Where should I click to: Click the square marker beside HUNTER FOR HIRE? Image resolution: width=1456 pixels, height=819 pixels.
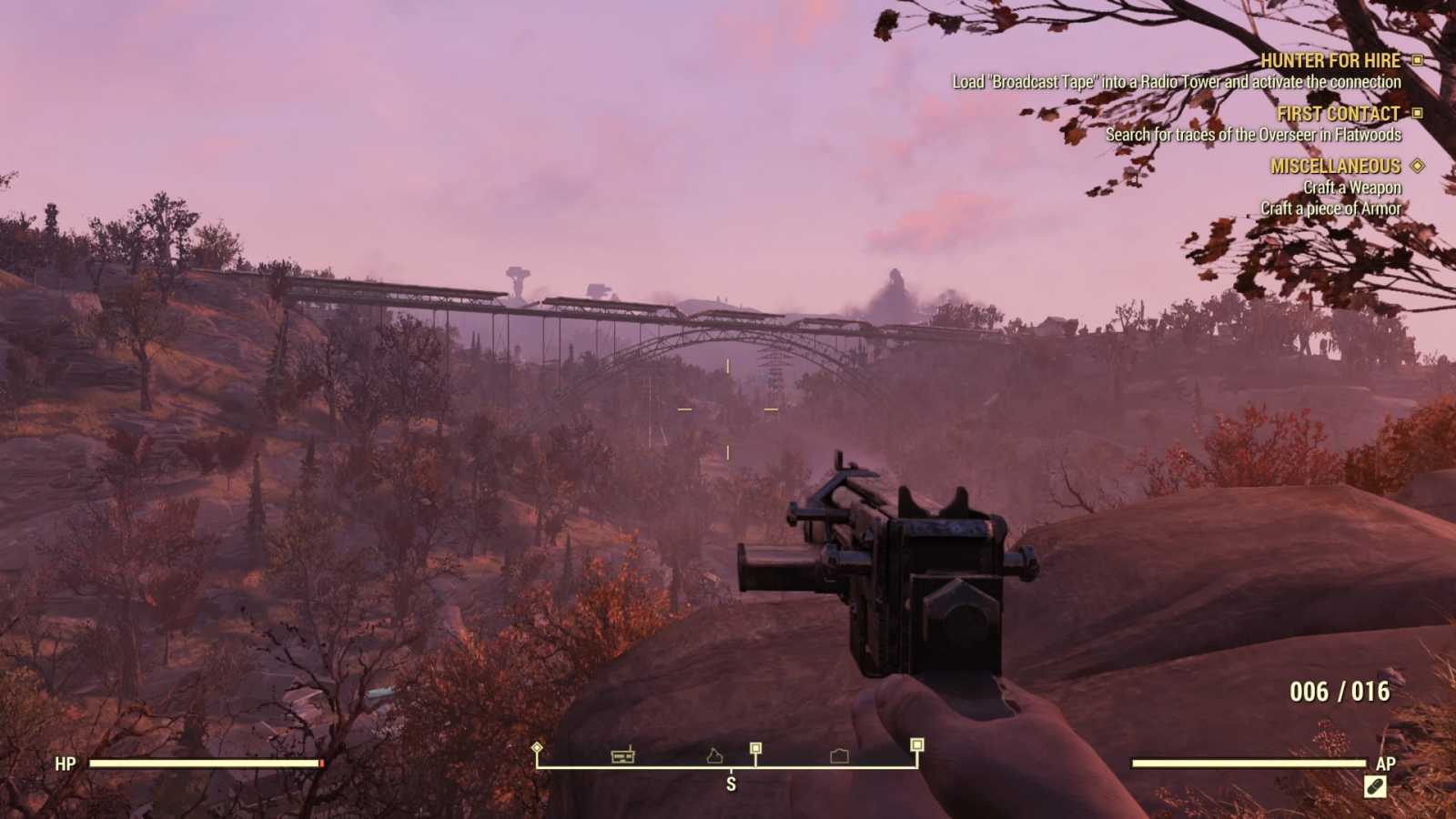click(x=1417, y=62)
